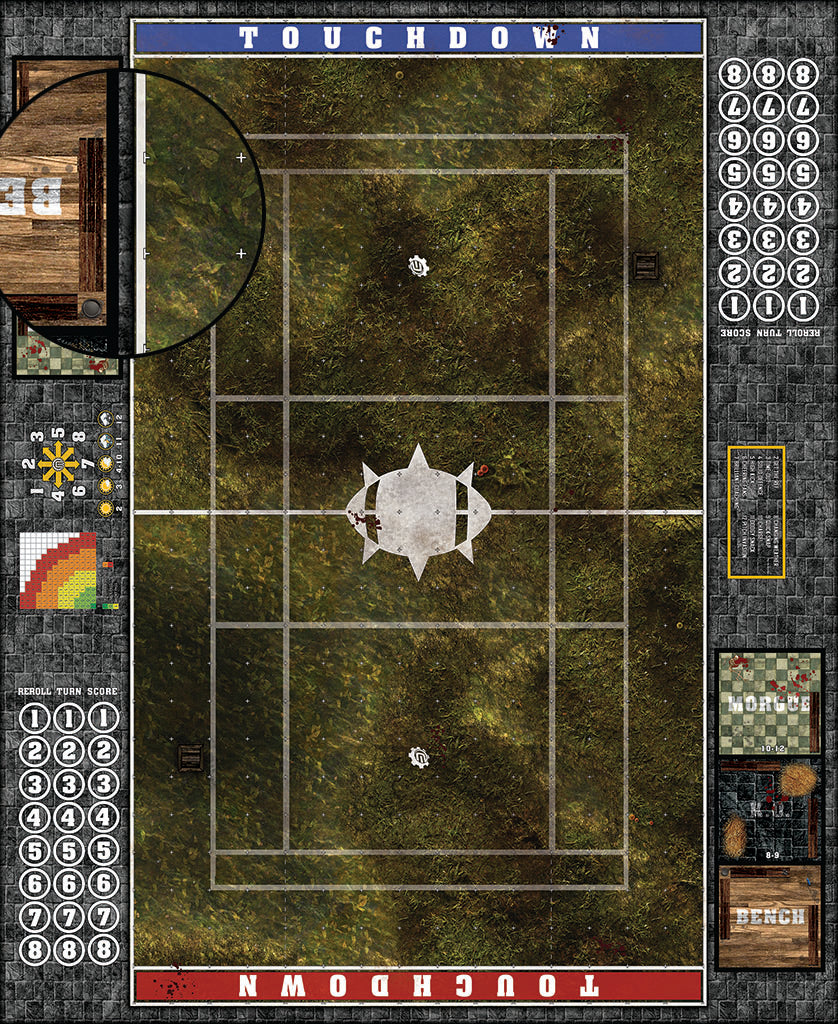Choose the wooden Bench box
Image resolution: width=838 pixels, height=1024 pixels.
point(768,916)
